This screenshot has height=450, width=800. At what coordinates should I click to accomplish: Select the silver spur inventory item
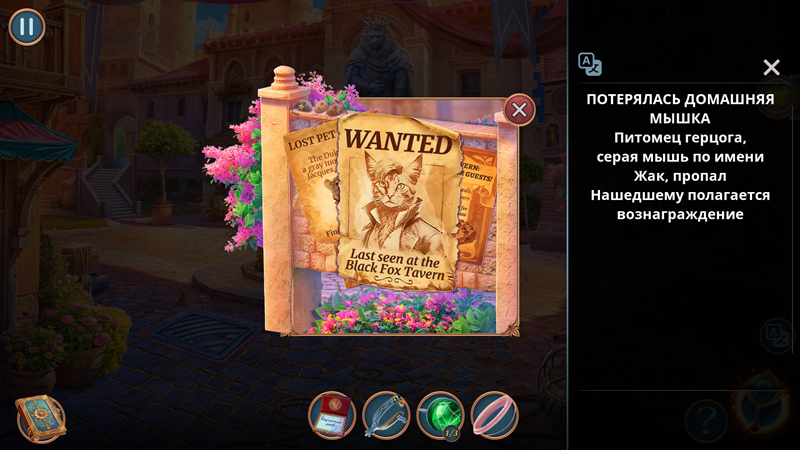[386, 415]
